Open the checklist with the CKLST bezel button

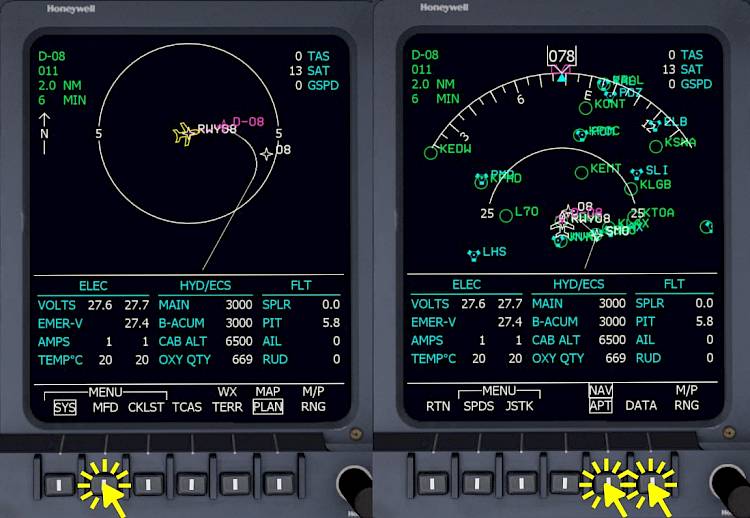147,484
